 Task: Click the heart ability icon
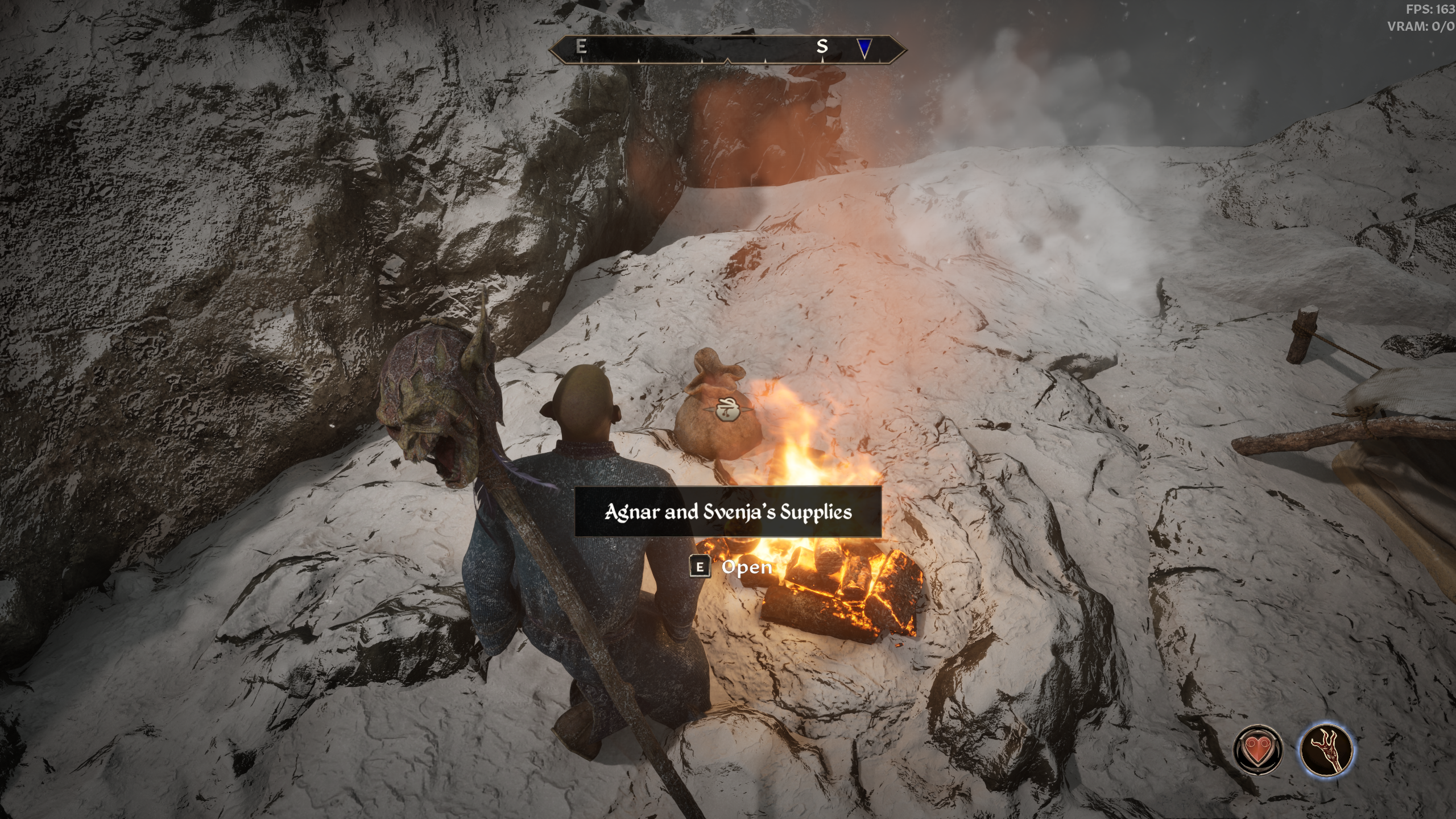coord(1258,749)
